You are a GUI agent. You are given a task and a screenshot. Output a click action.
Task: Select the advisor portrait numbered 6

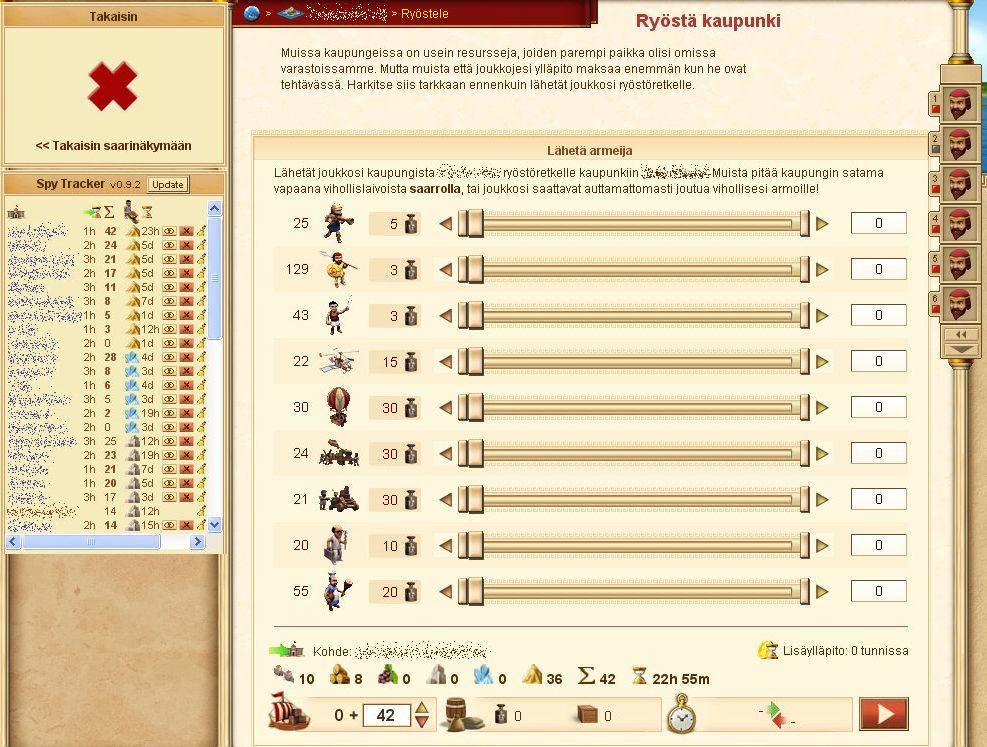[959, 303]
